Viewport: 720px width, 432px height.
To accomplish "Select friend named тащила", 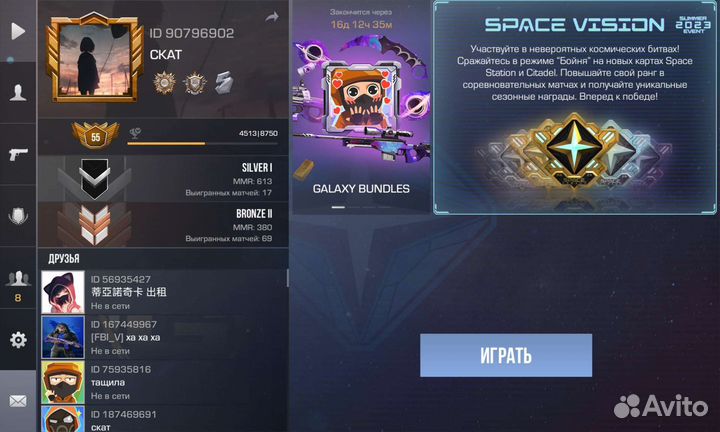I will tap(162, 382).
